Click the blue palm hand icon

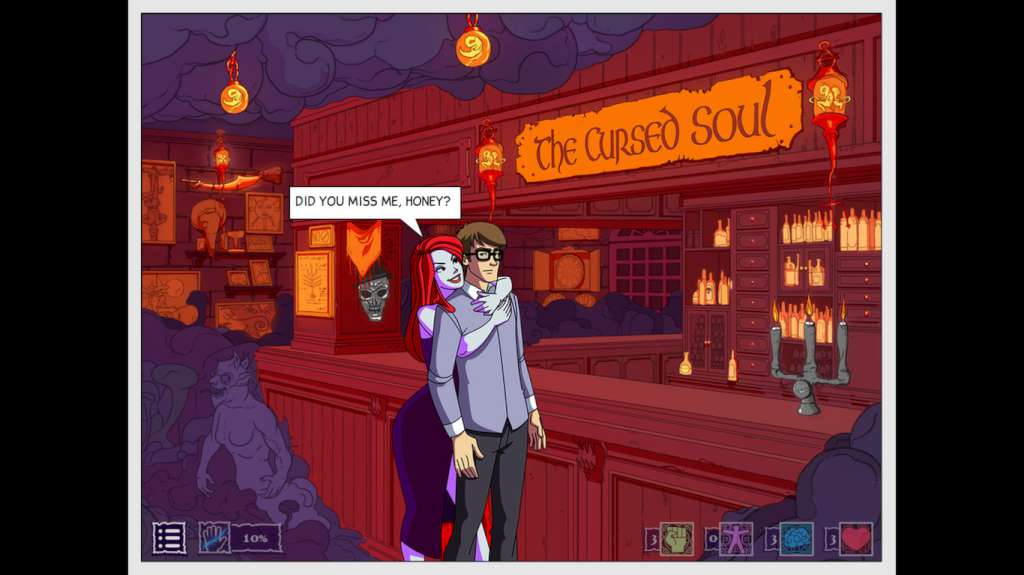pos(214,538)
